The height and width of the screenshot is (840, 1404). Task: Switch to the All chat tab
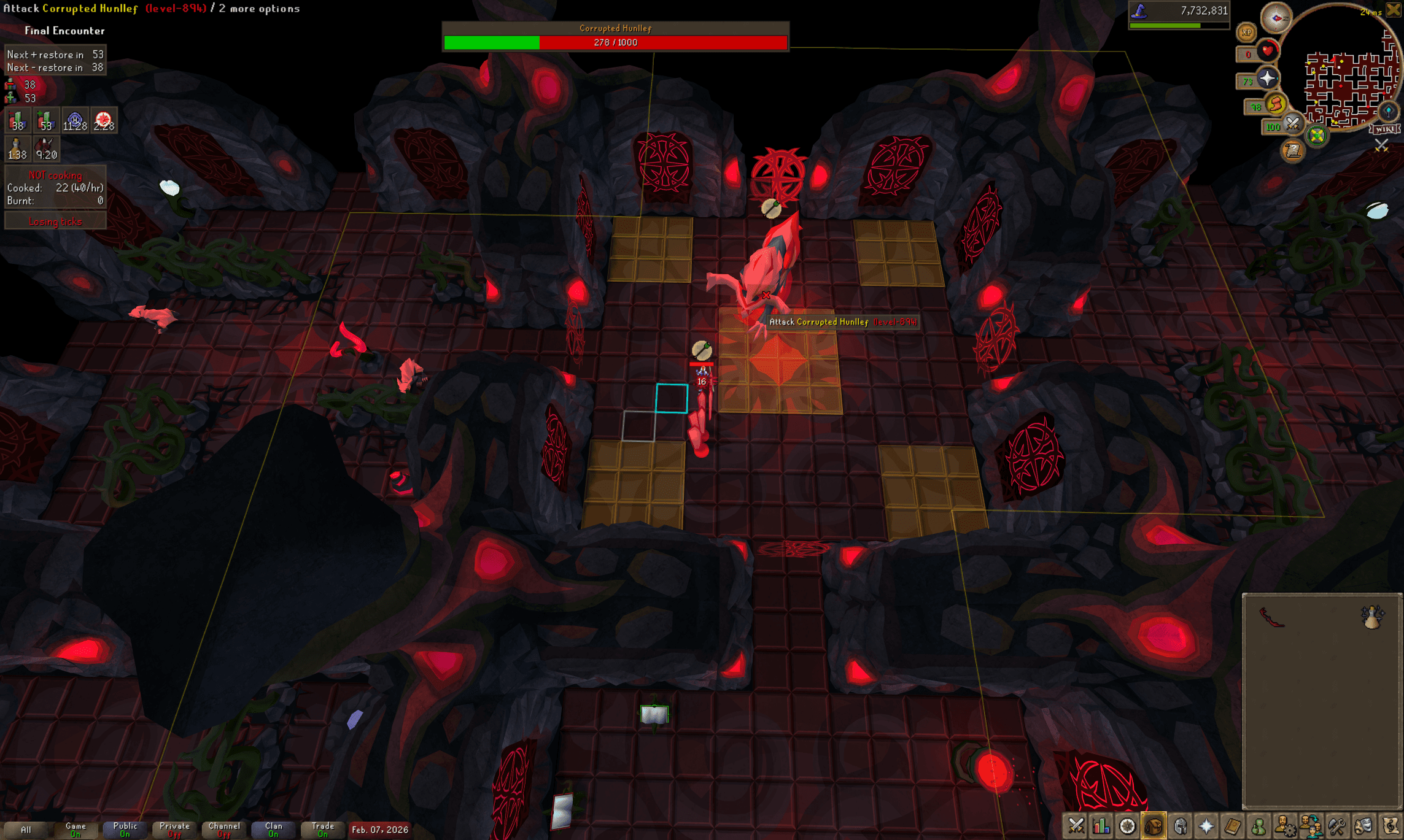27,830
